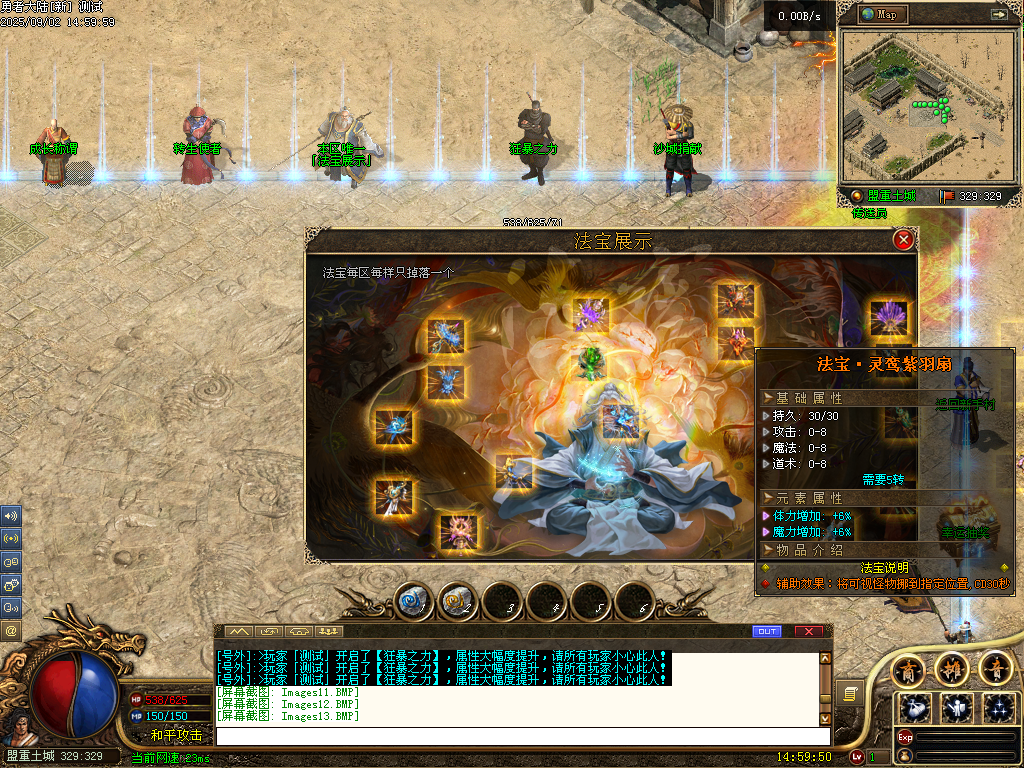Click the blue OUT button on chat
The width and height of the screenshot is (1024, 768).
[766, 632]
